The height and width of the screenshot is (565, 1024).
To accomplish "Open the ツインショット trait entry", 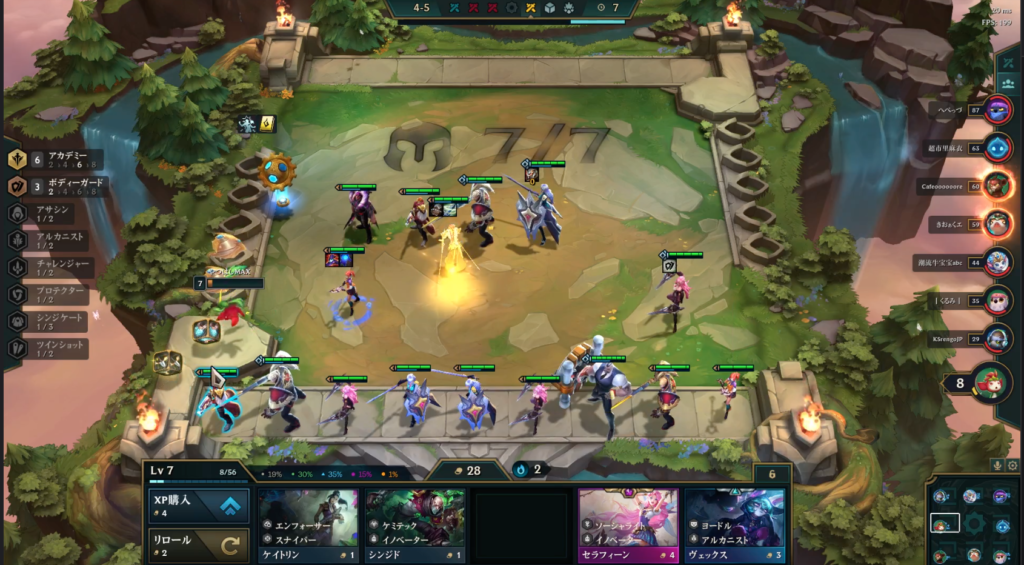I will pos(50,348).
